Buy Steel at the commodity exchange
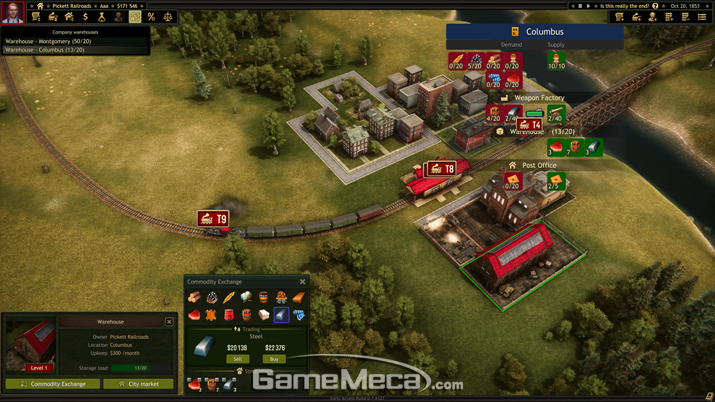The height and width of the screenshot is (402, 715). point(274,359)
